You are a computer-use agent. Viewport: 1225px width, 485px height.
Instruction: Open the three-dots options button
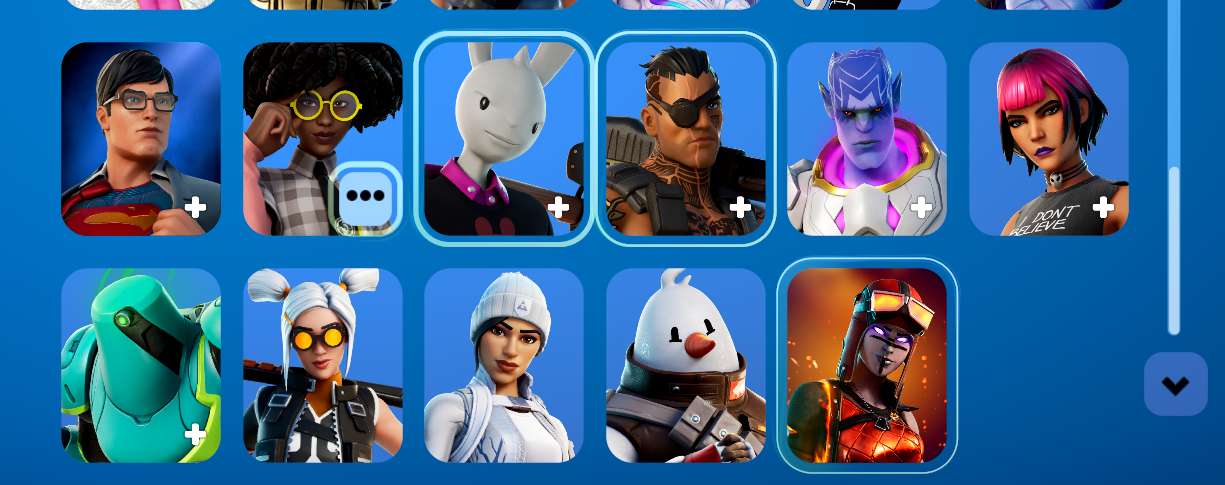pos(365,197)
